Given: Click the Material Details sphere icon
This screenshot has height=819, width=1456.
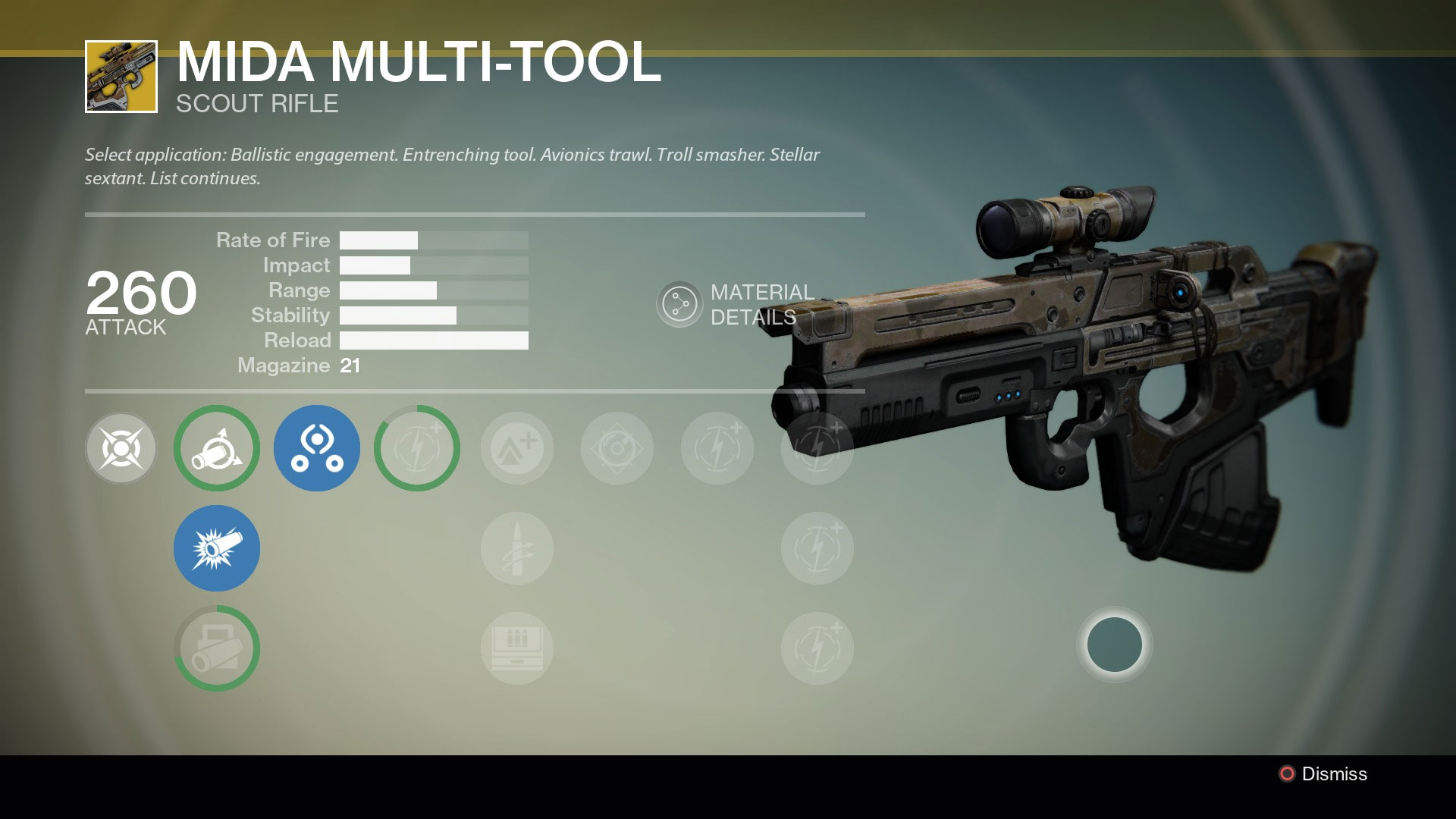Looking at the screenshot, I should point(680,303).
